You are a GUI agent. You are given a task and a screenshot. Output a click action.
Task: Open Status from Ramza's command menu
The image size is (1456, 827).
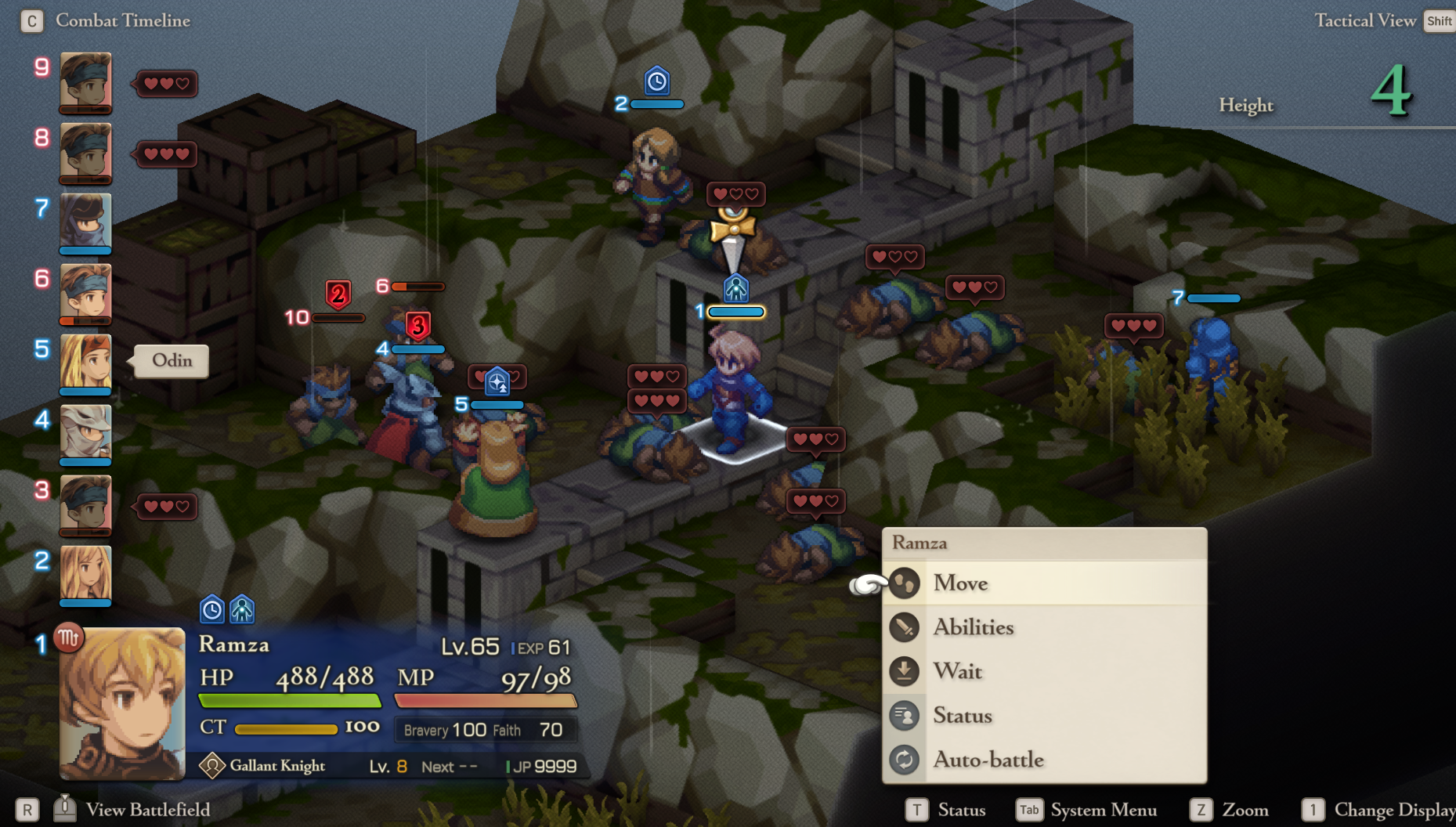[x=962, y=716]
